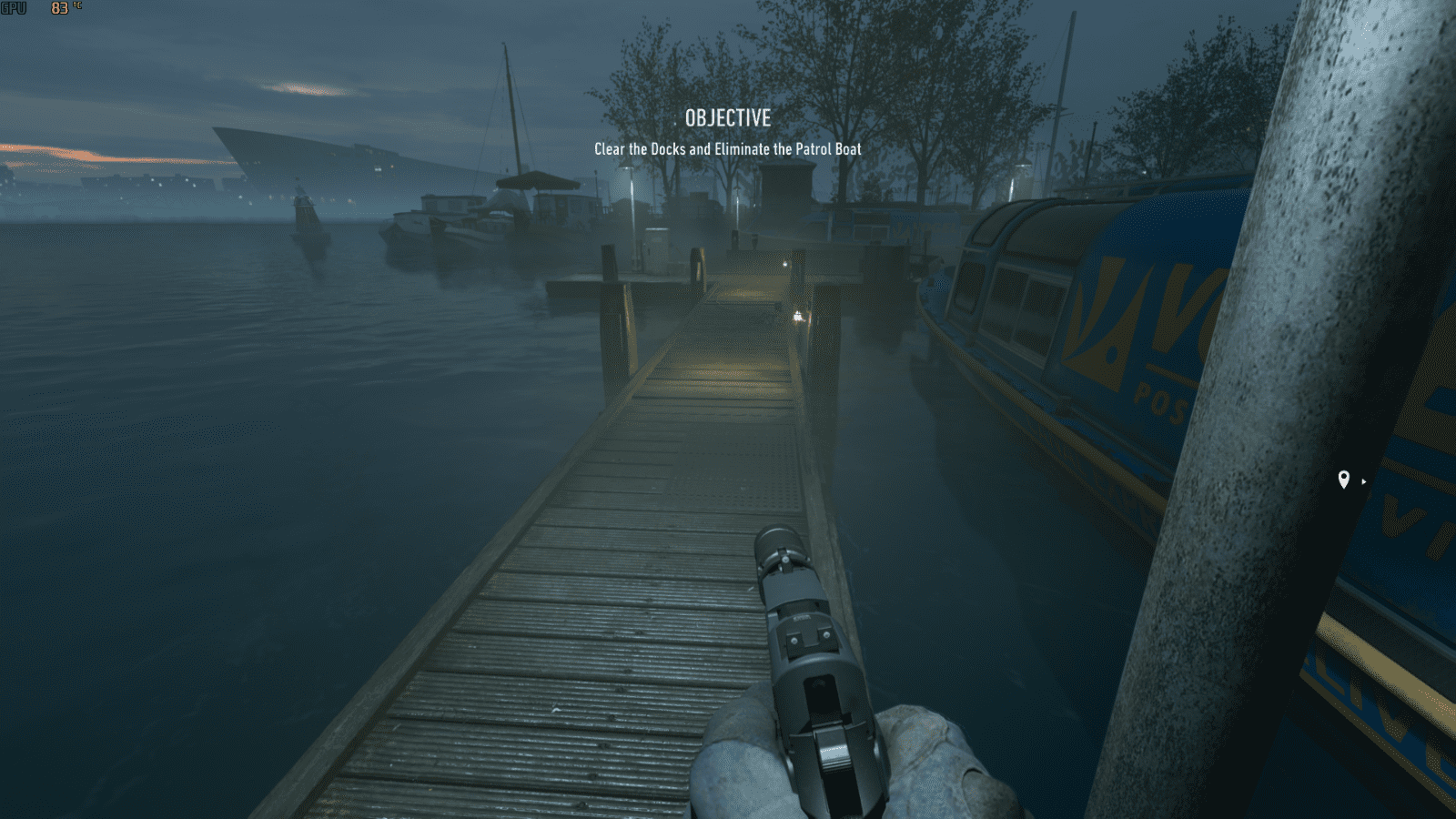This screenshot has width=1456, height=819.
Task: Select the OBJECTIVE title text
Action: [726, 117]
